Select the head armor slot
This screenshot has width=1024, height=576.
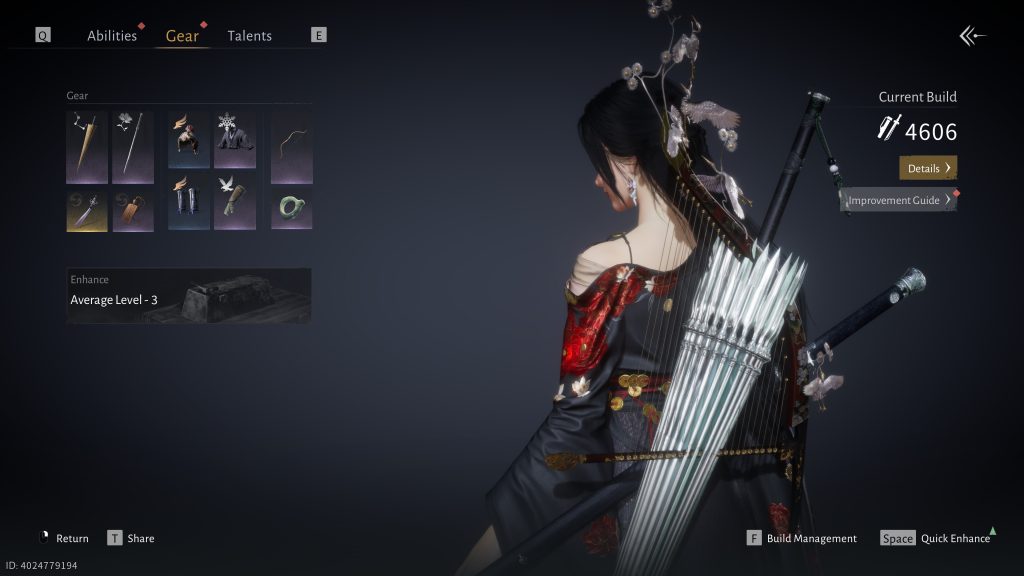189,139
